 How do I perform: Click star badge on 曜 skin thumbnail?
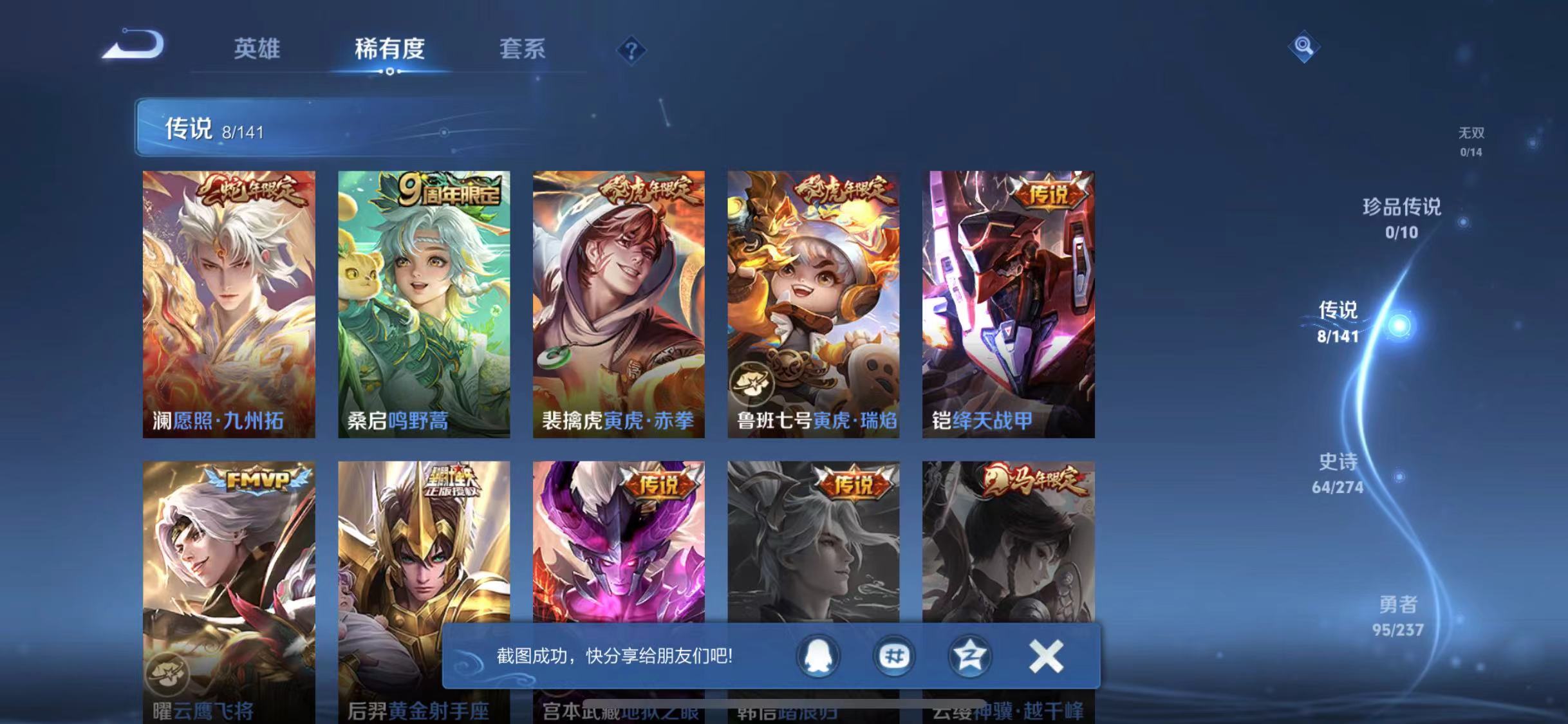[x=167, y=673]
